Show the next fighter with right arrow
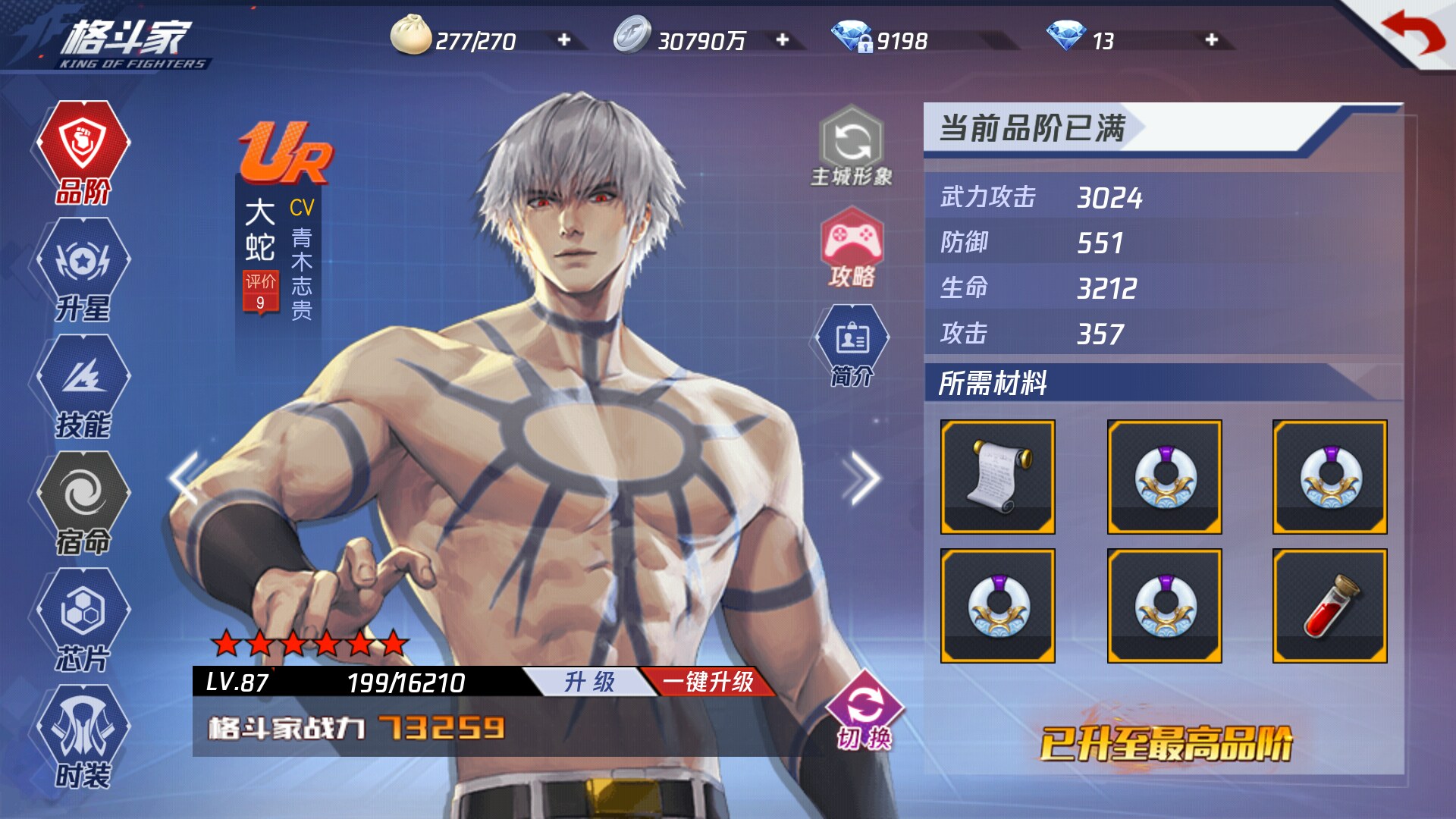The width and height of the screenshot is (1456, 819). pos(861,478)
